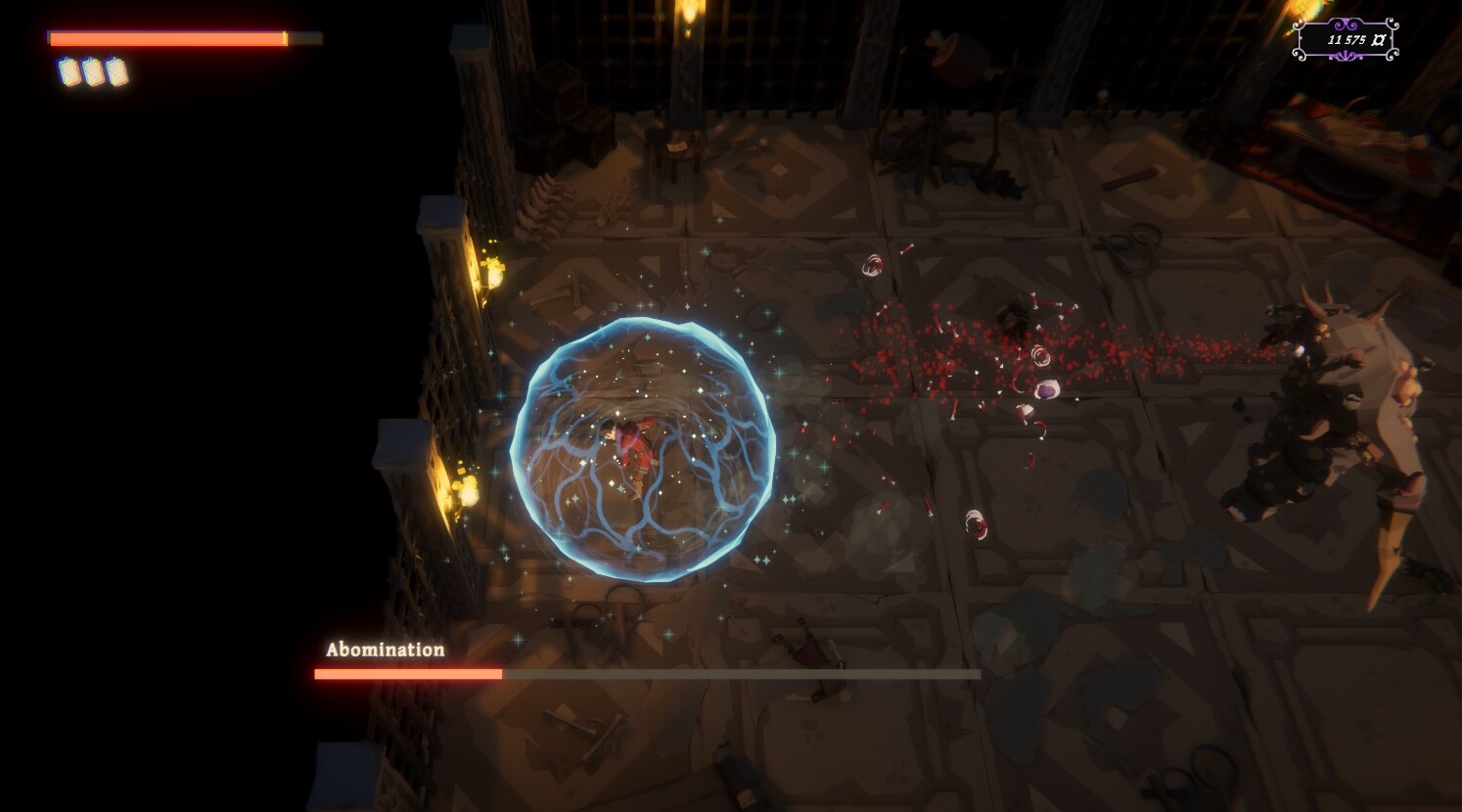Screen dimensions: 1462x812
Task: Click the yellow segment of the health bar
Action: 283,37
